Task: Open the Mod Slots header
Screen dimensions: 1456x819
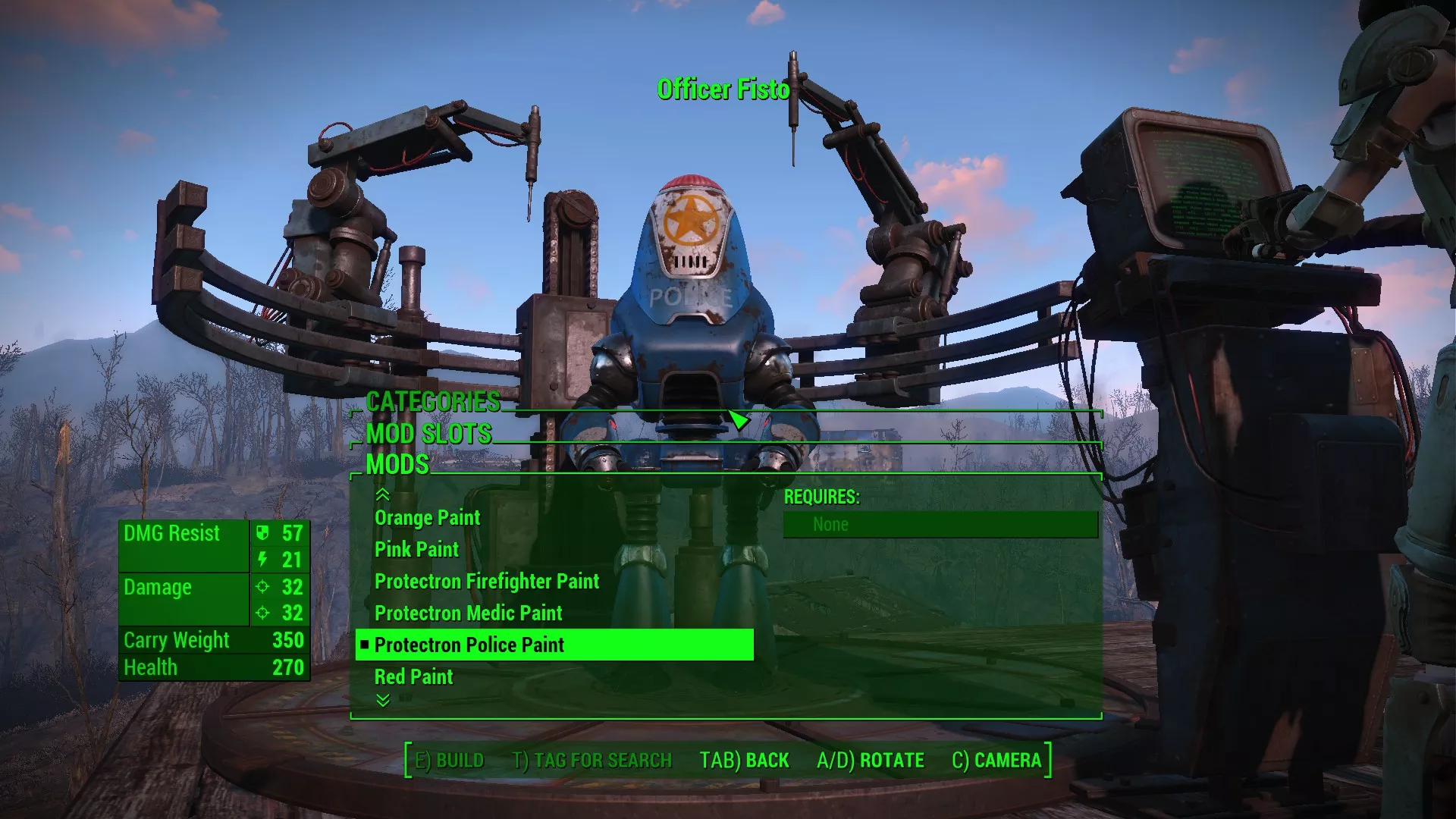Action: coord(428,434)
